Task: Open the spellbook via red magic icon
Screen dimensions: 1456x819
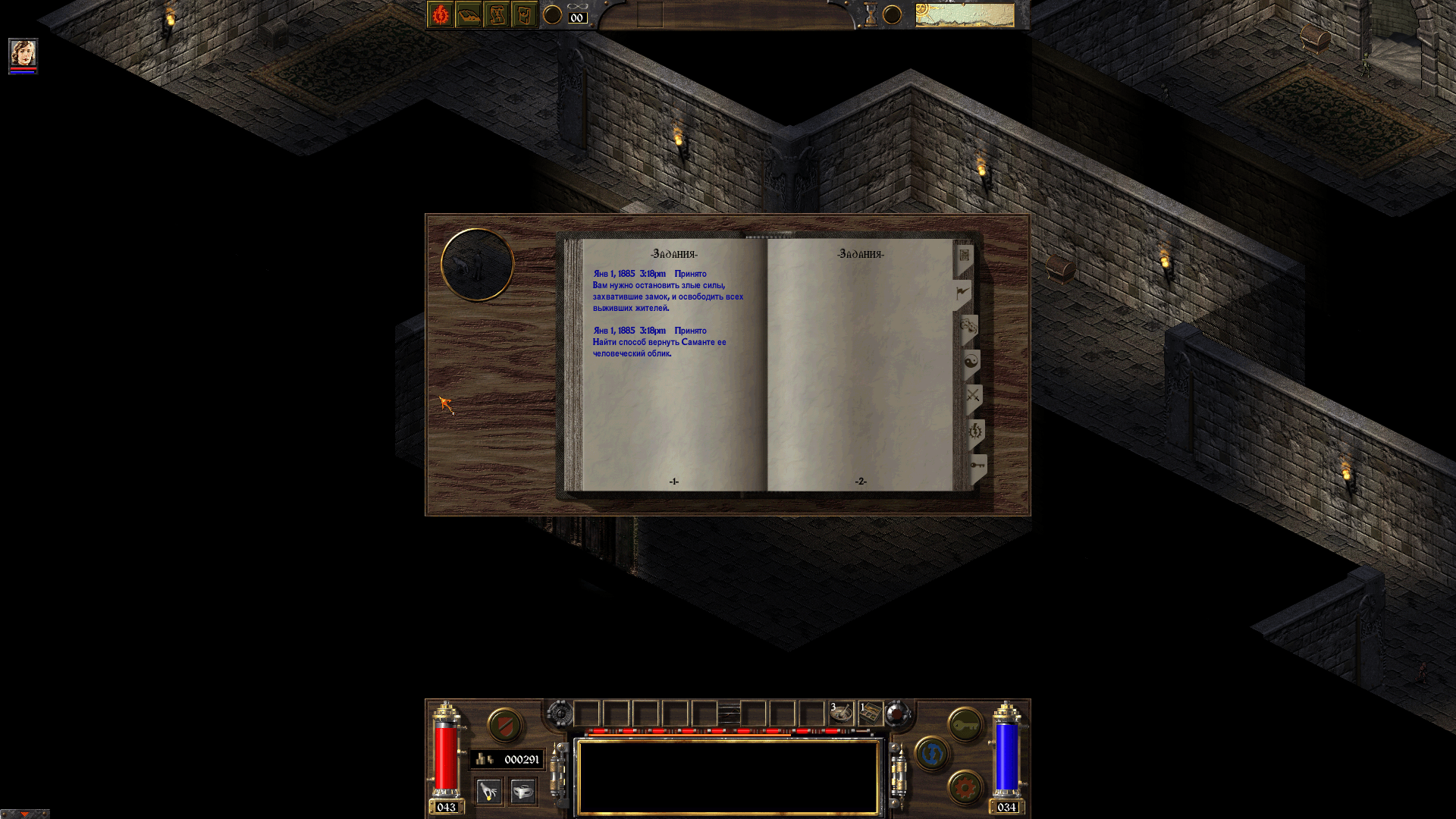Action: pos(440,14)
